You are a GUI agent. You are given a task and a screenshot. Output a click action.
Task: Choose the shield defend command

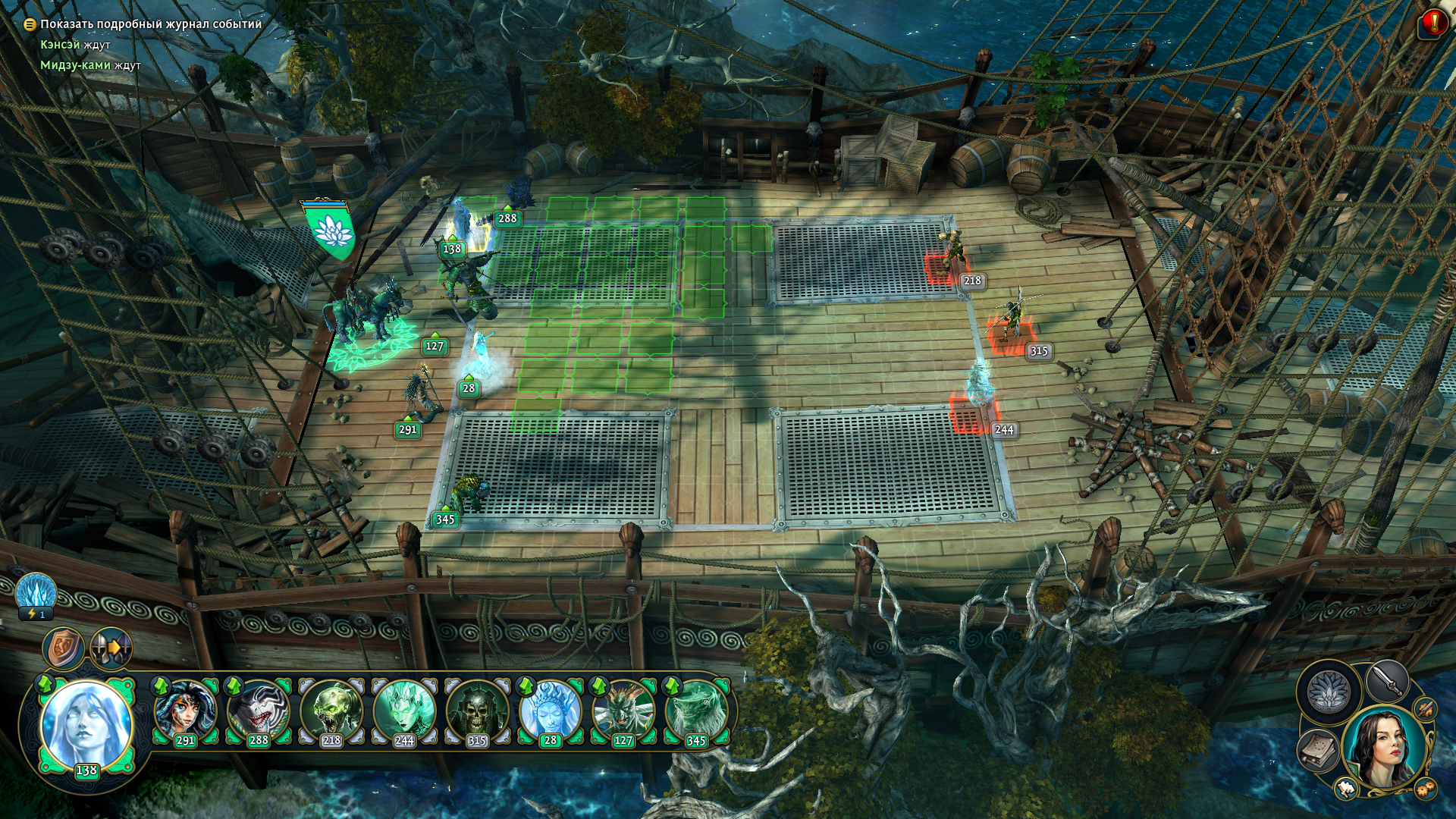tap(64, 648)
